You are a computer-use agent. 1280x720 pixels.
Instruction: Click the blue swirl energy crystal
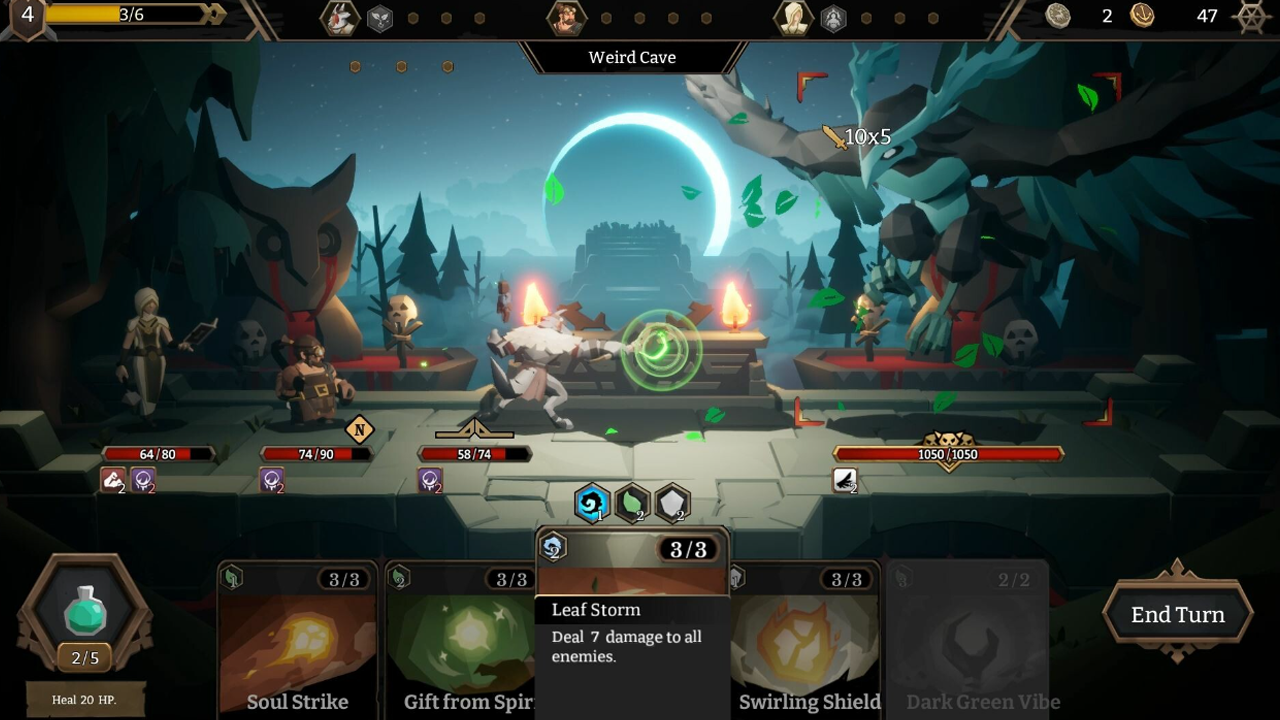592,503
